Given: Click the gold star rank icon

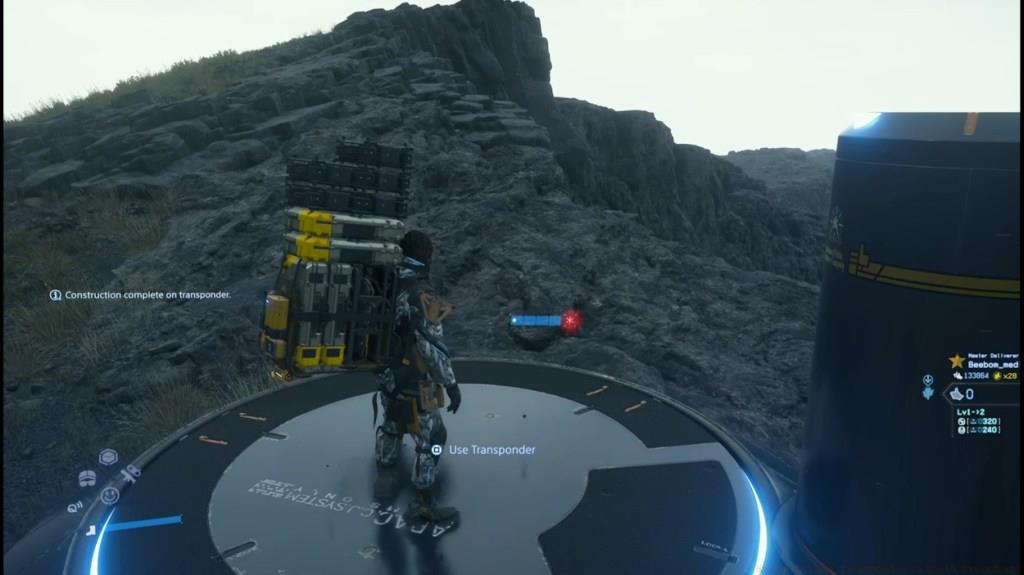Looking at the screenshot, I should (x=957, y=361).
